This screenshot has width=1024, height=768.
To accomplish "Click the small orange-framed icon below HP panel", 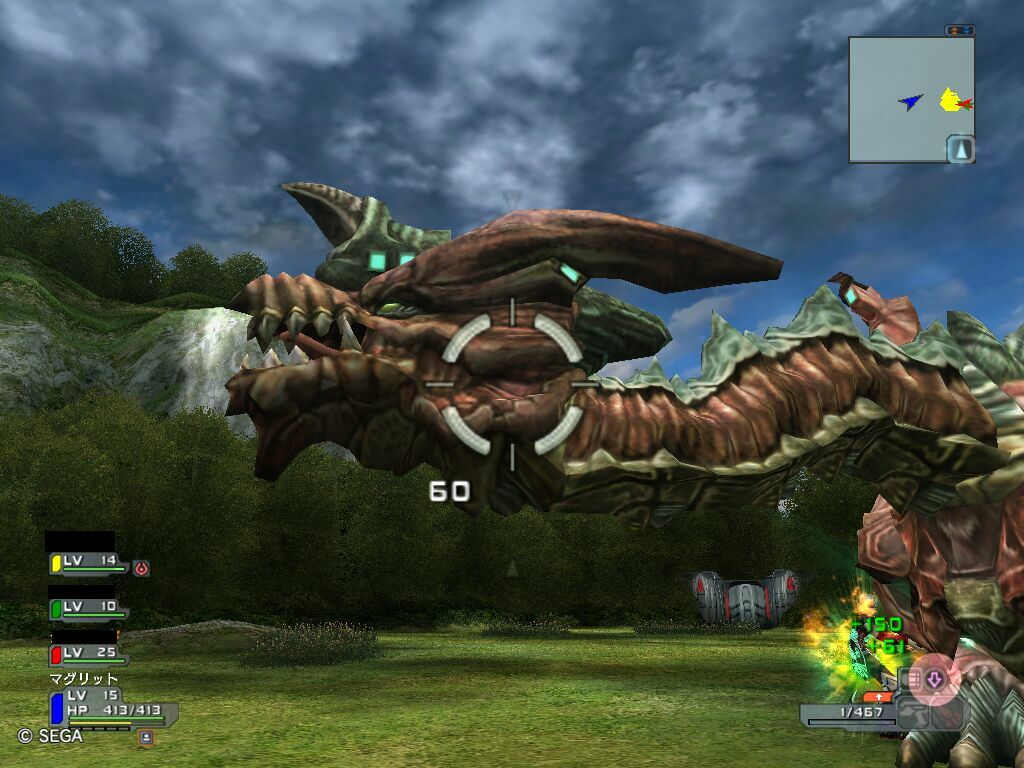I will (x=146, y=738).
